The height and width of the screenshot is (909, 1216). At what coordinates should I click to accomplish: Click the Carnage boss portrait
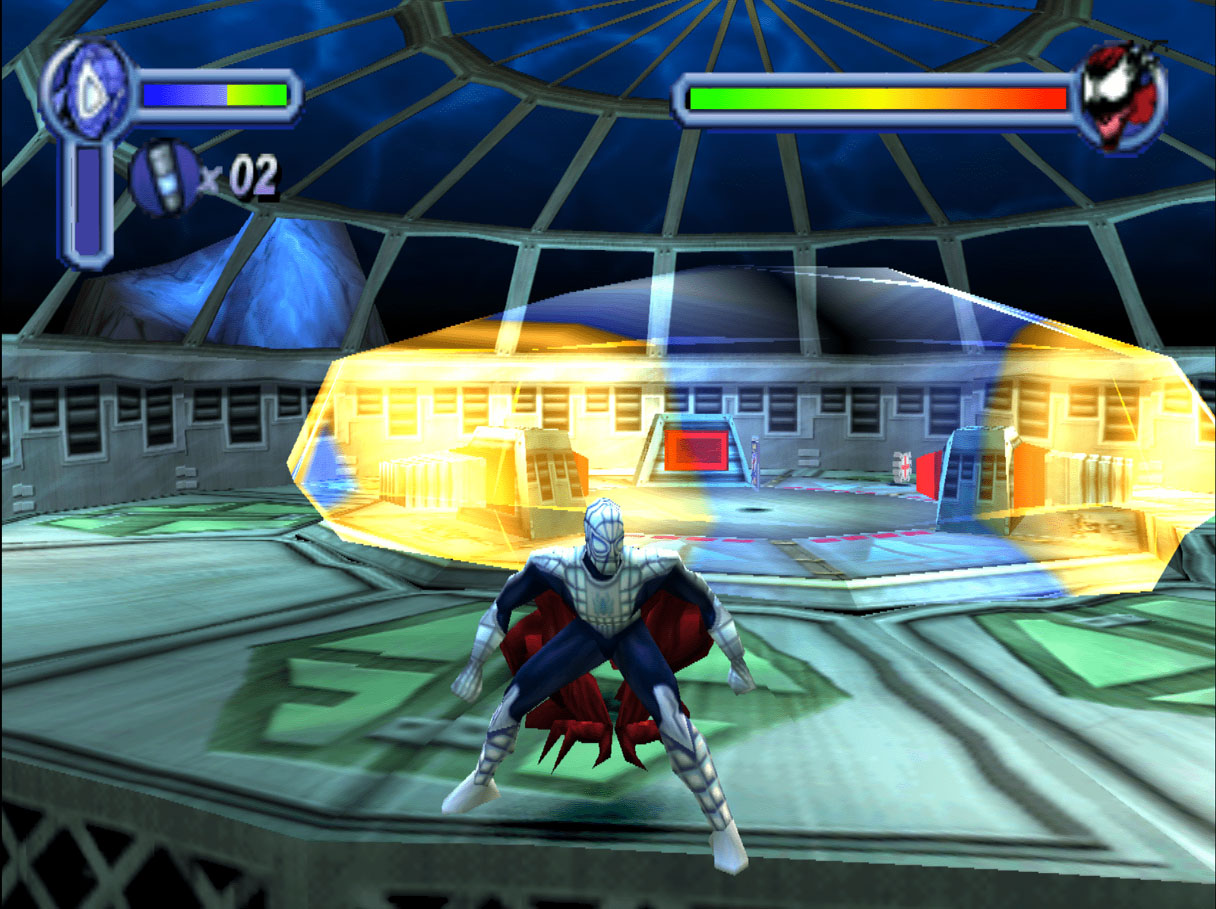pyautogui.click(x=1122, y=97)
